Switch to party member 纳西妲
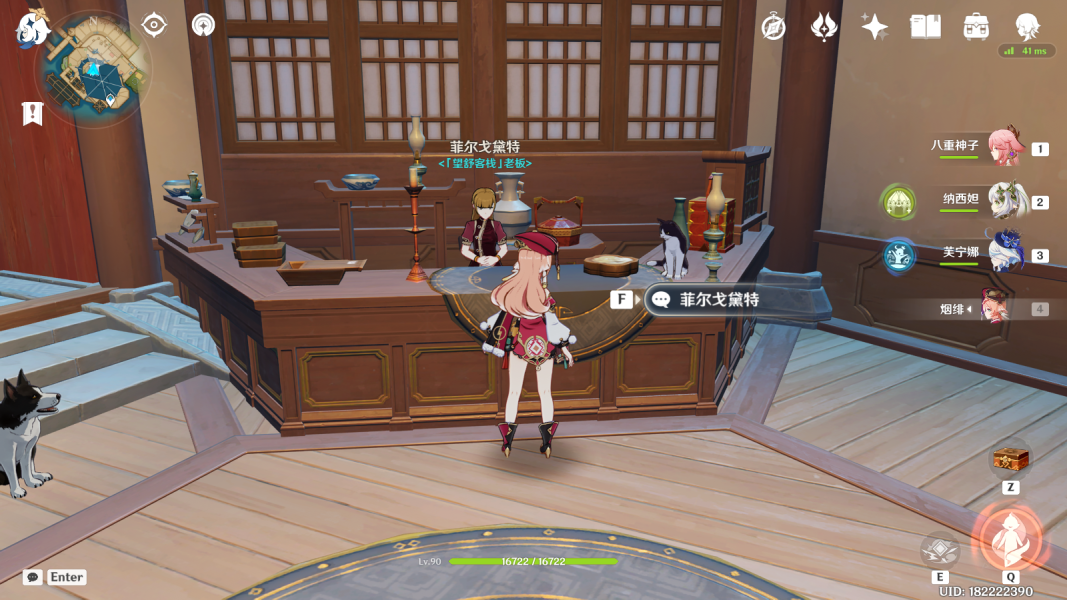Screen dimensions: 1067x600 (x=1005, y=200)
